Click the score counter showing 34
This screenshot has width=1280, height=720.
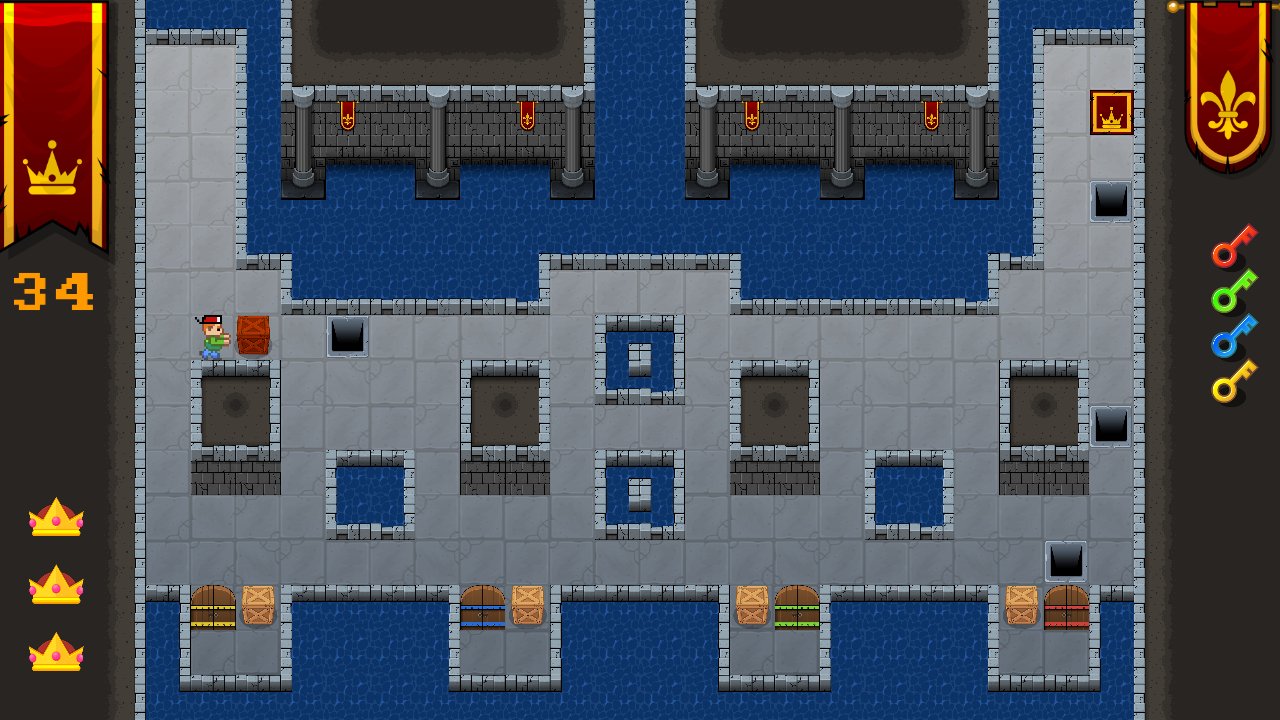point(50,292)
